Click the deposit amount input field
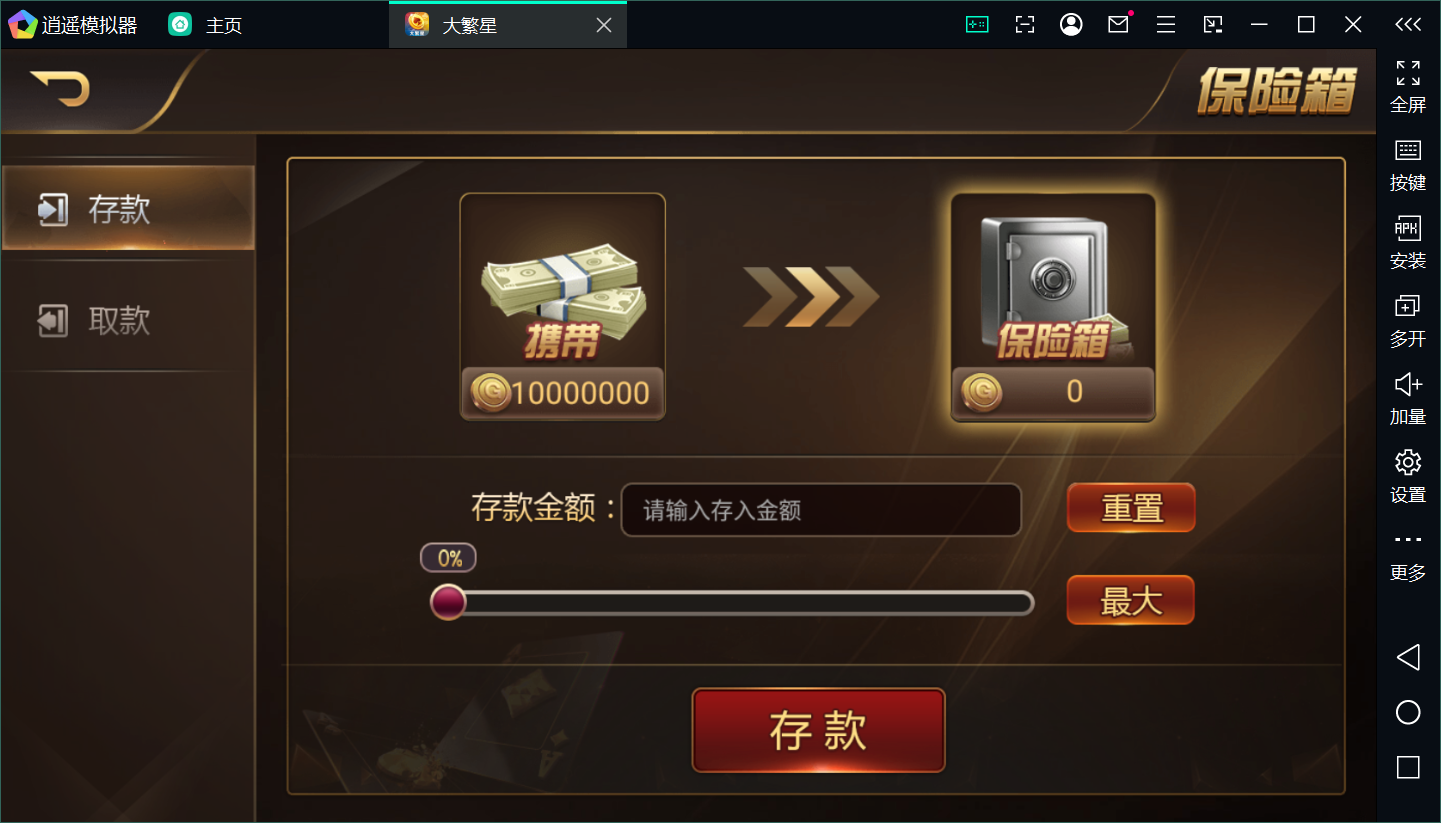The height and width of the screenshot is (823, 1441). 820,510
